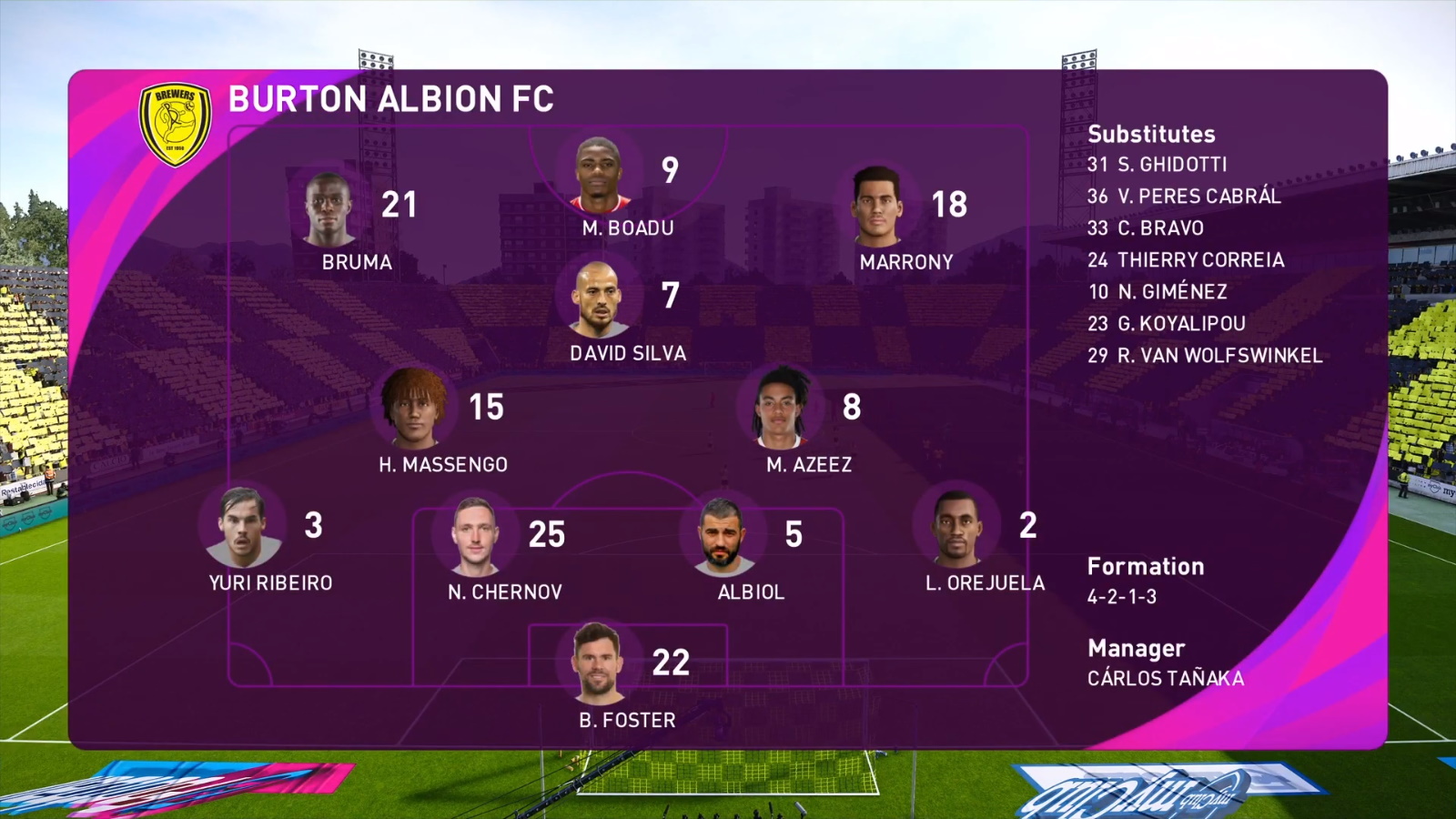Choose substitute G. Koyalipou
Viewport: 1456px width, 819px height.
[1167, 324]
